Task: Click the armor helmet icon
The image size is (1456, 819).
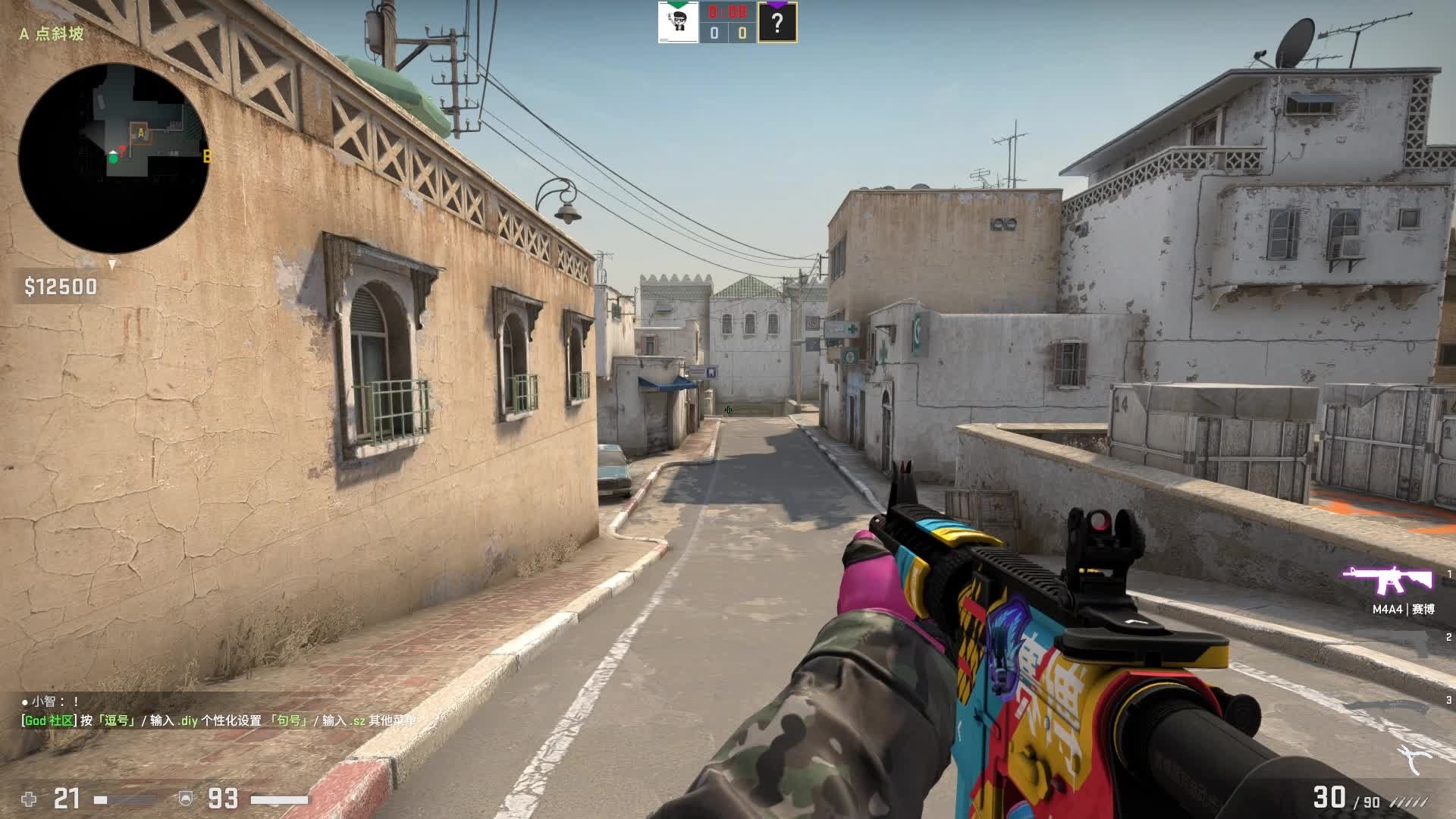Action: [186, 799]
